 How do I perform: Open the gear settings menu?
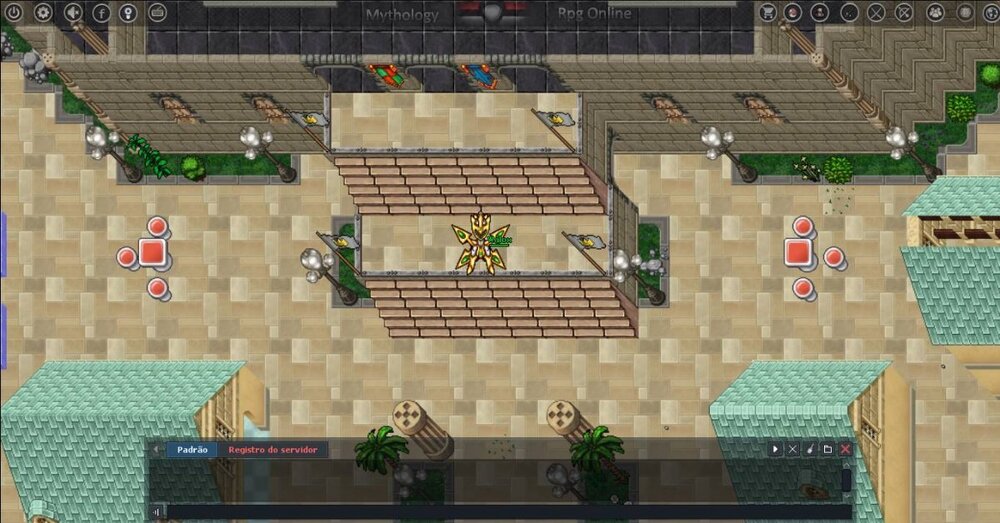(43, 13)
